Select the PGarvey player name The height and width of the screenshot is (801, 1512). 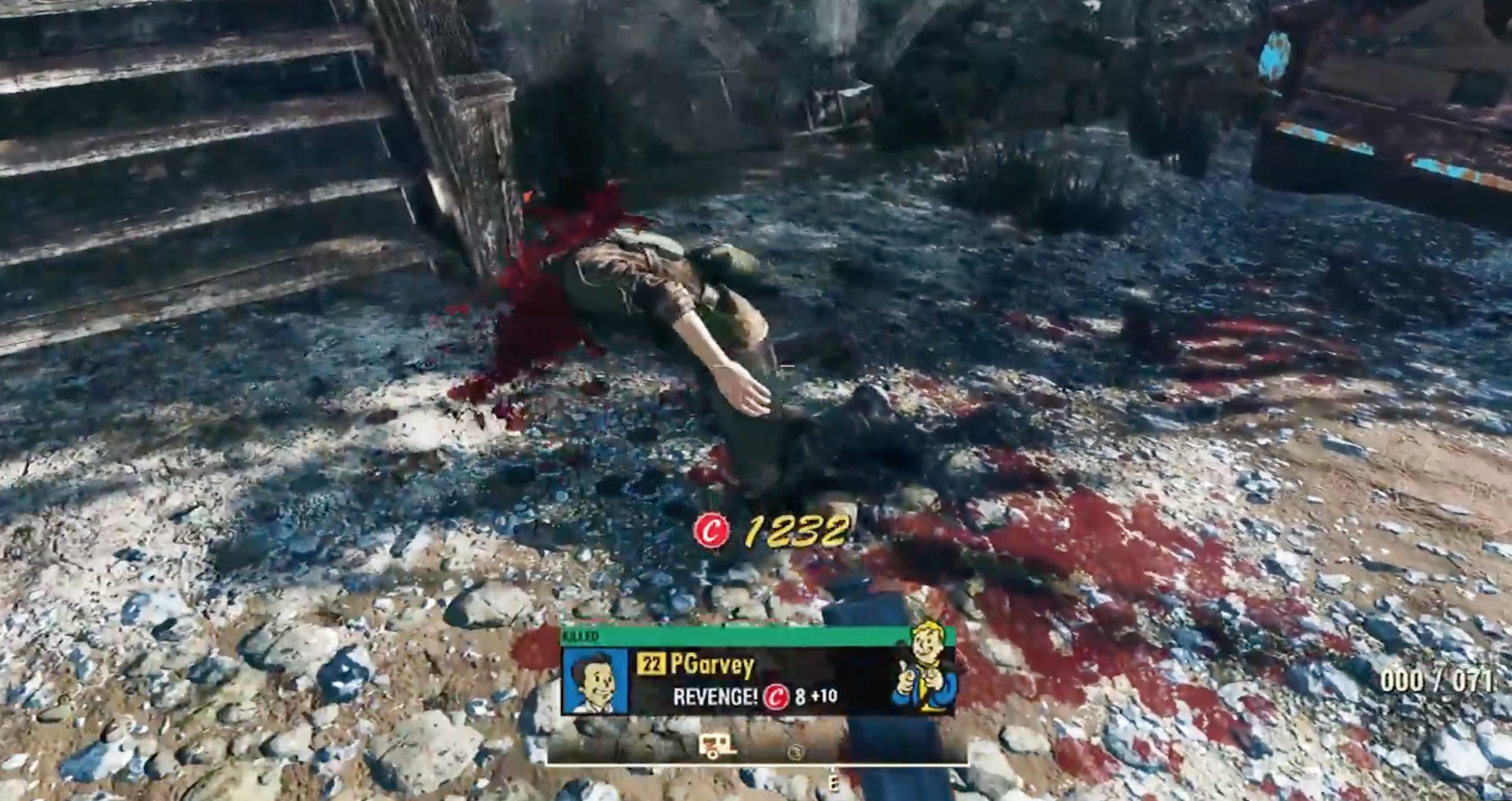point(711,665)
